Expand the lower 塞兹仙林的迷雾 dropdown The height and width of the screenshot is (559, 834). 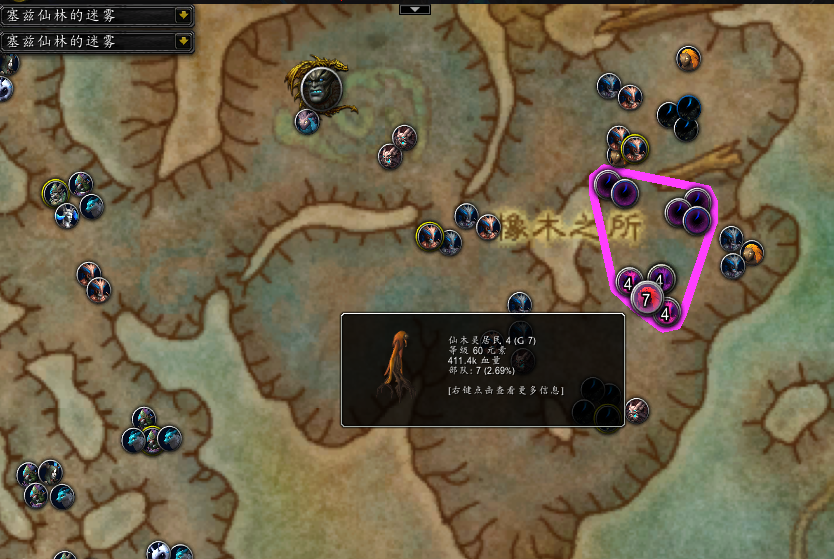[183, 41]
